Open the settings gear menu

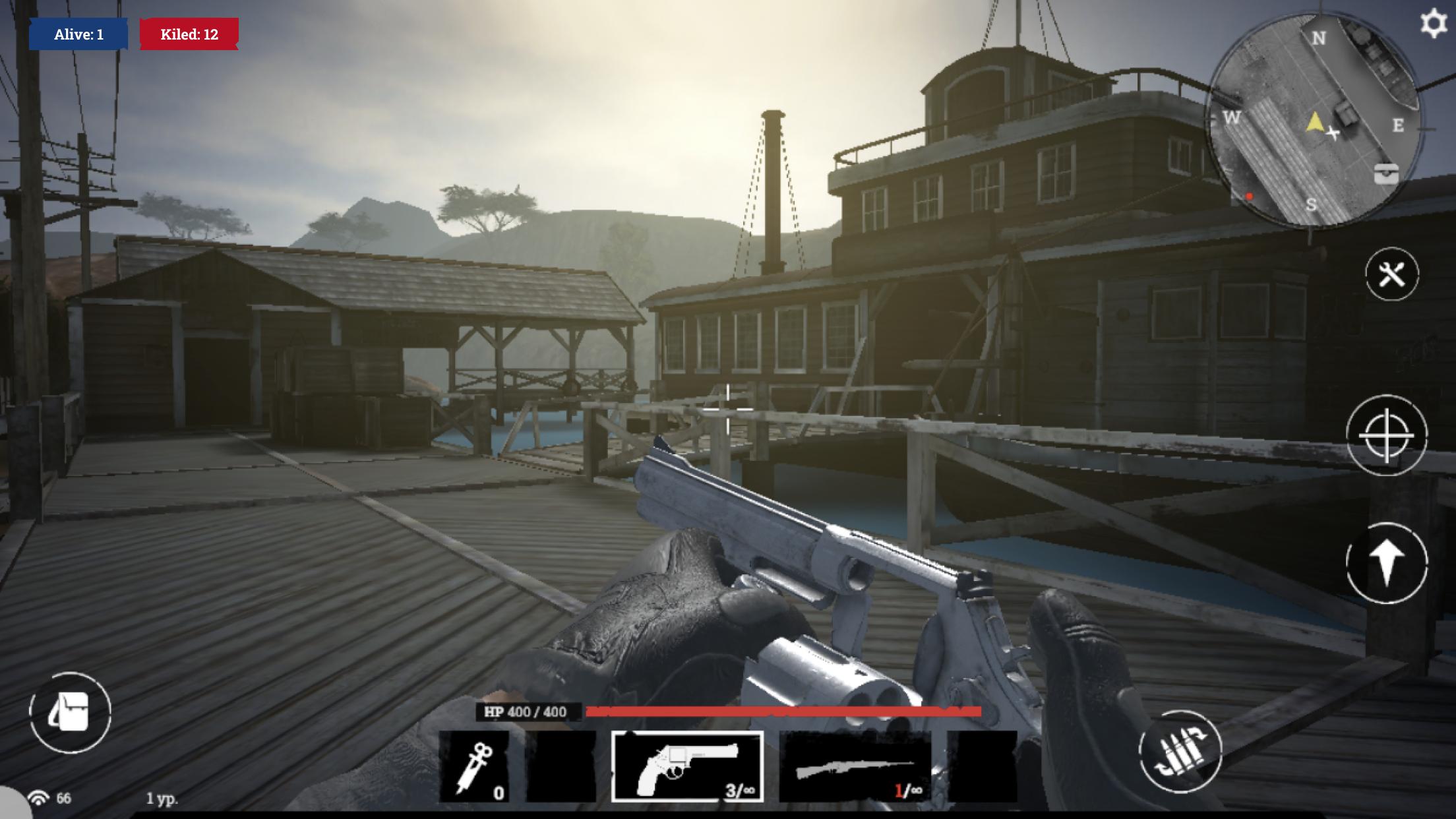1432,24
